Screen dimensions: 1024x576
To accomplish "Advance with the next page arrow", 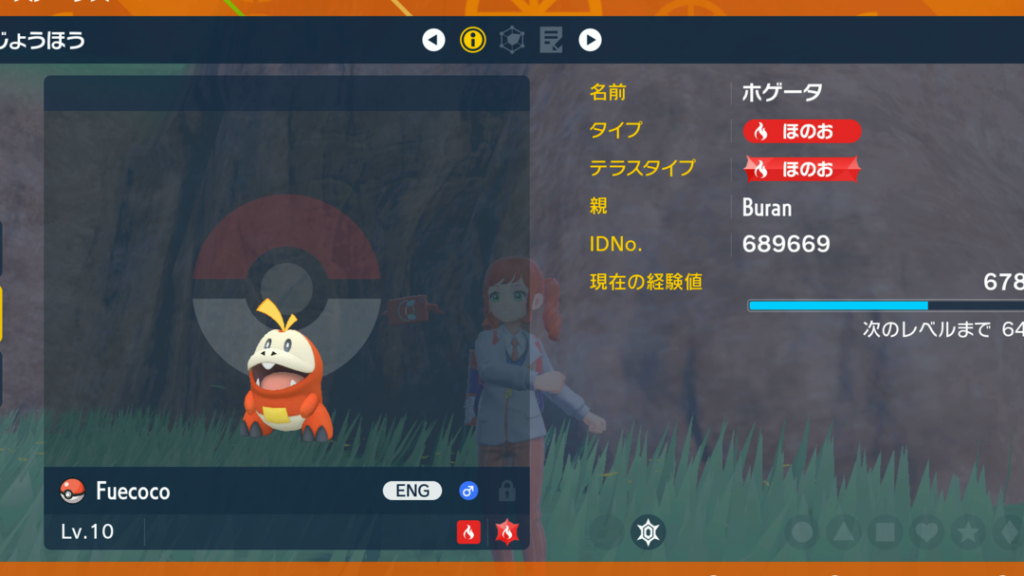I will (590, 40).
